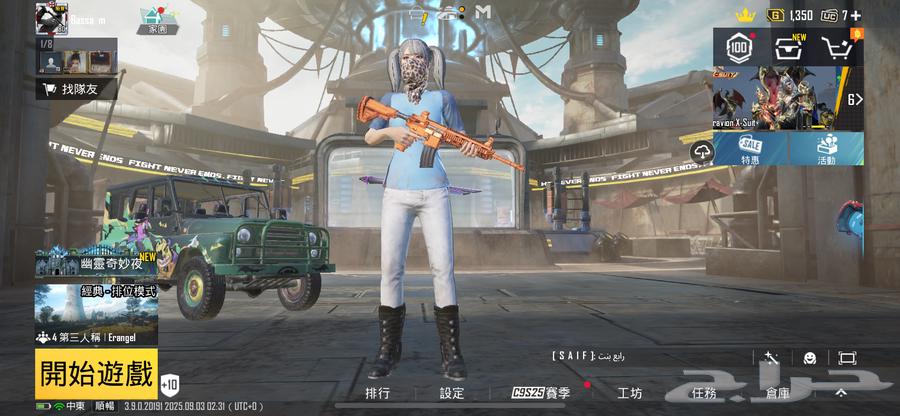Open the 幽靈奇妙夜 event banner

click(97, 262)
